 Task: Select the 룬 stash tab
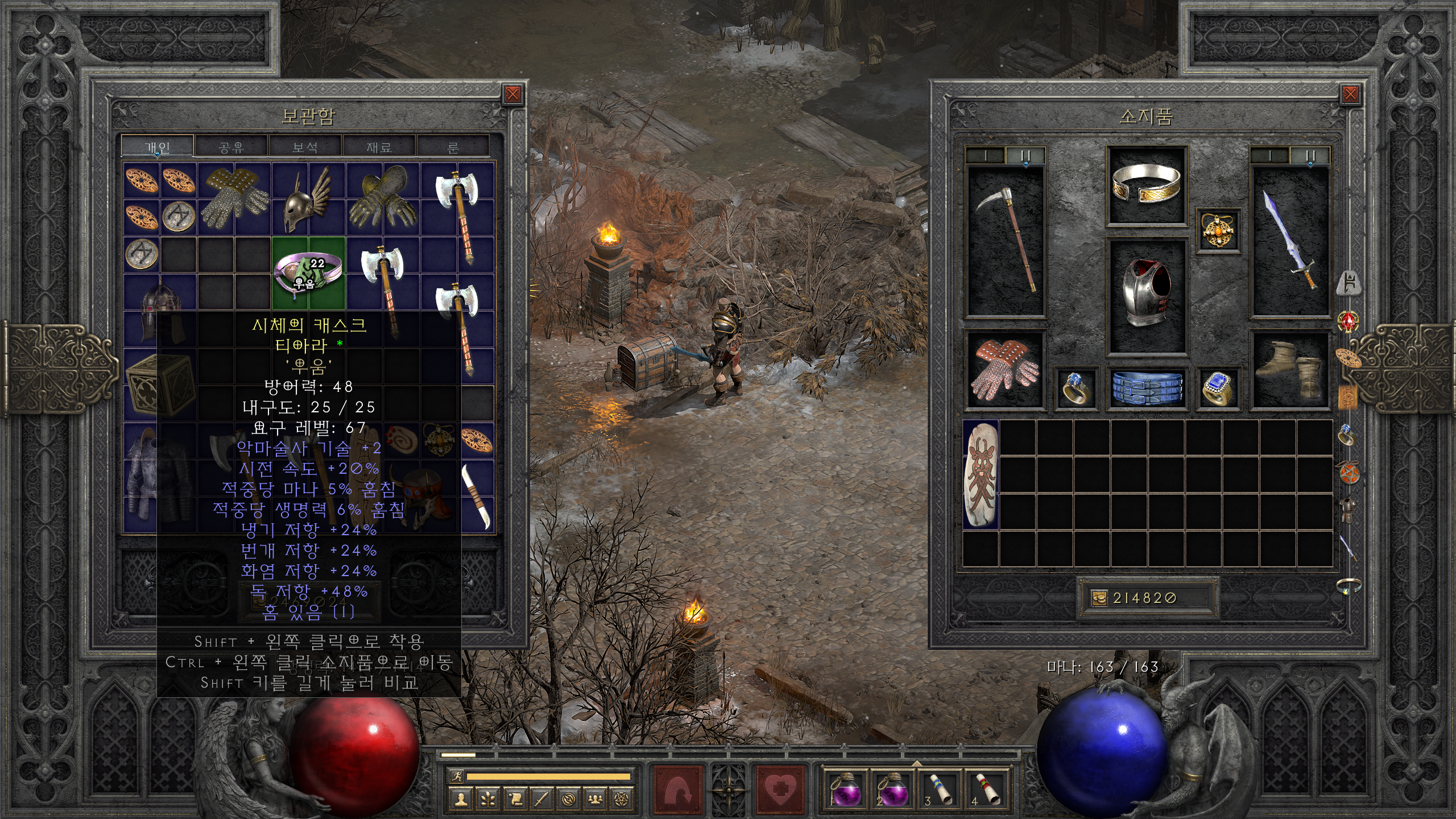tap(453, 147)
